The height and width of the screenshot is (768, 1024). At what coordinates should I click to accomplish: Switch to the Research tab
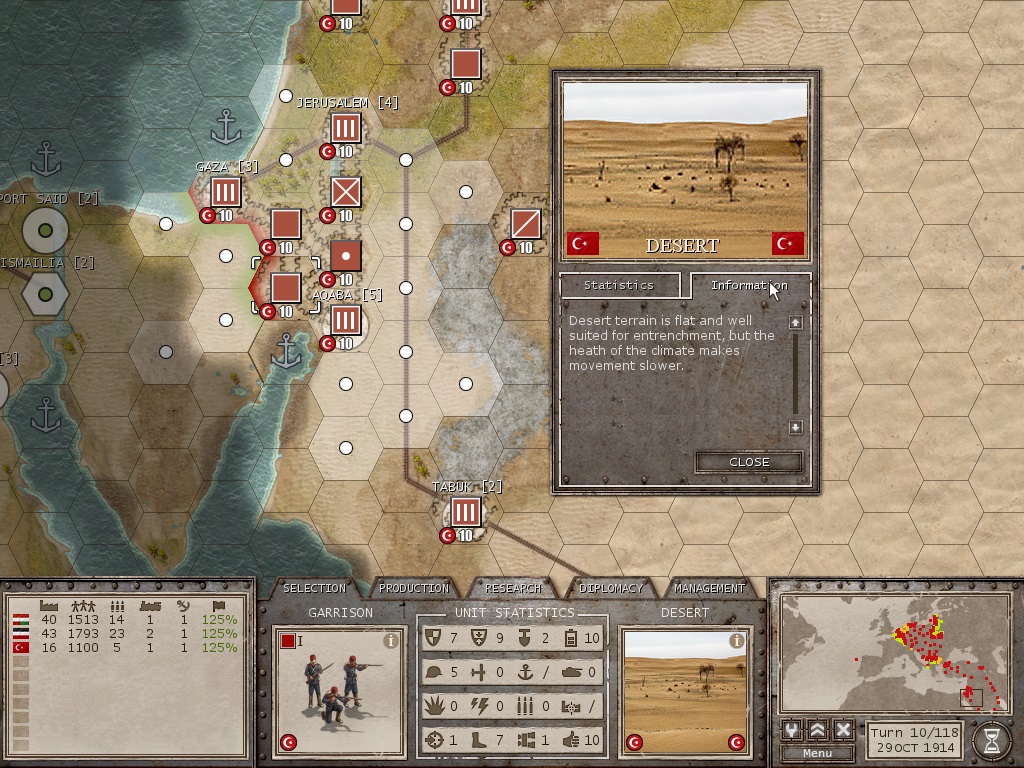[x=512, y=588]
